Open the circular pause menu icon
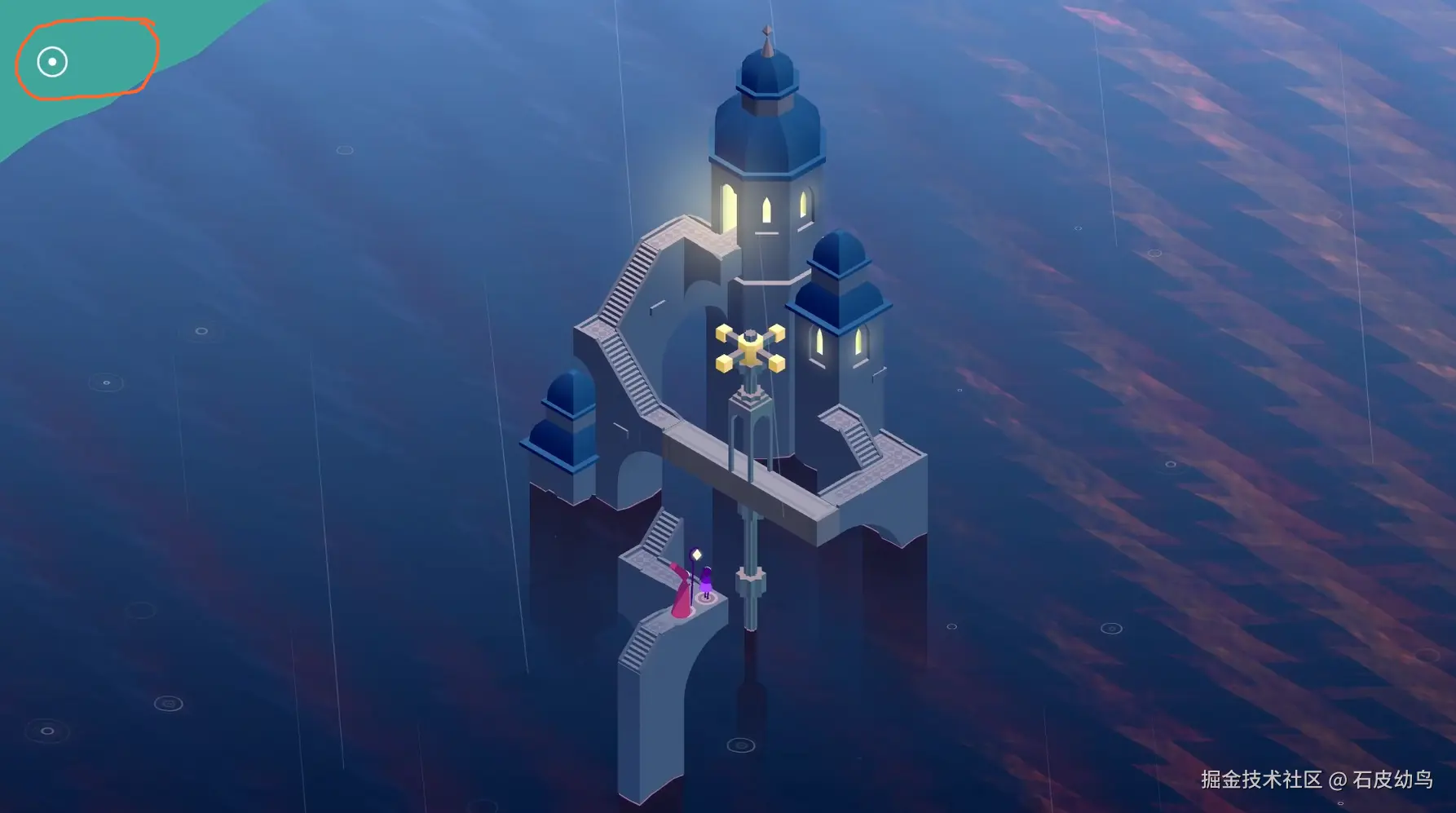Screen dimensions: 1456x813 (52, 62)
